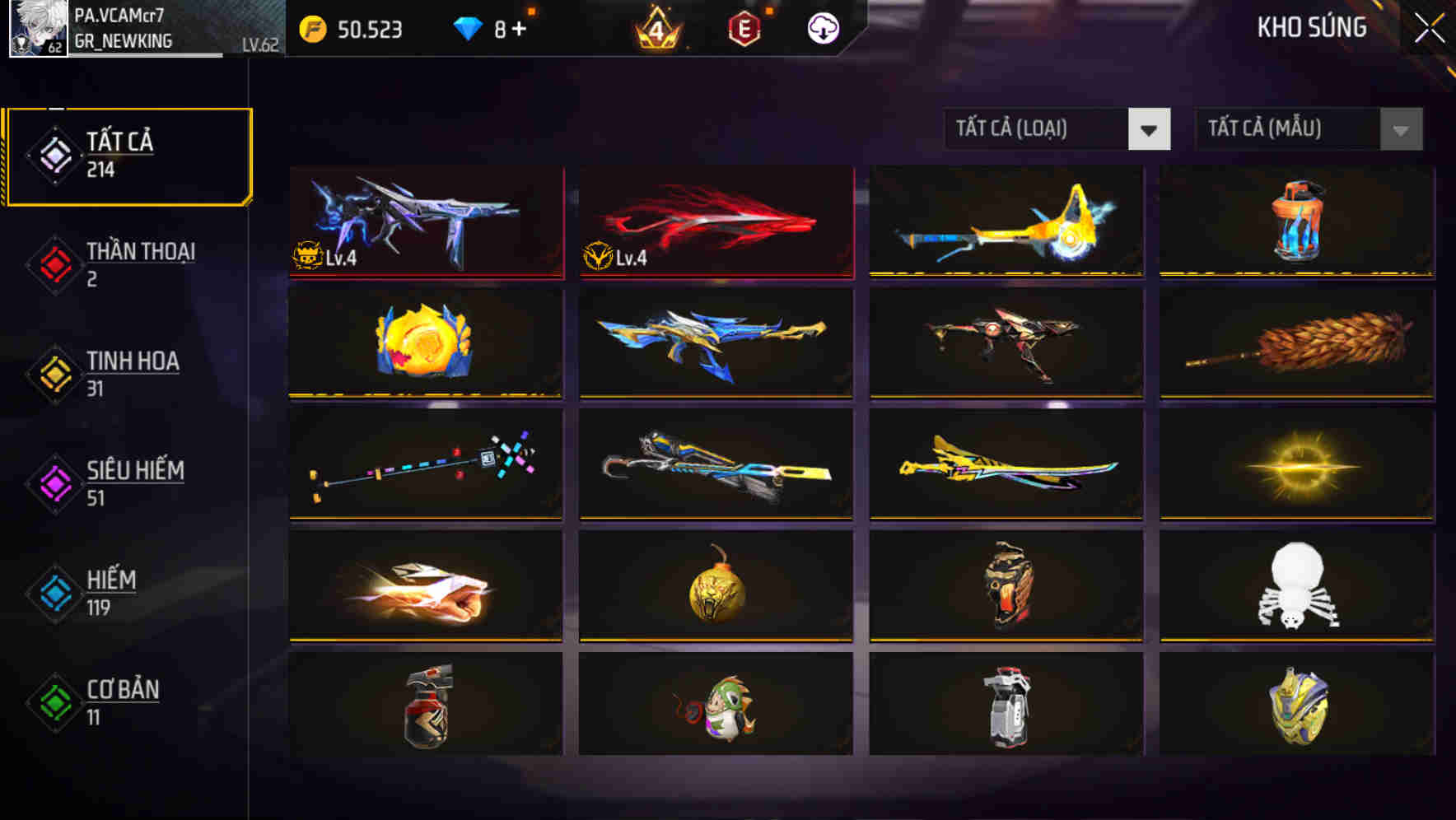Open the cloud download icon

coord(824,27)
